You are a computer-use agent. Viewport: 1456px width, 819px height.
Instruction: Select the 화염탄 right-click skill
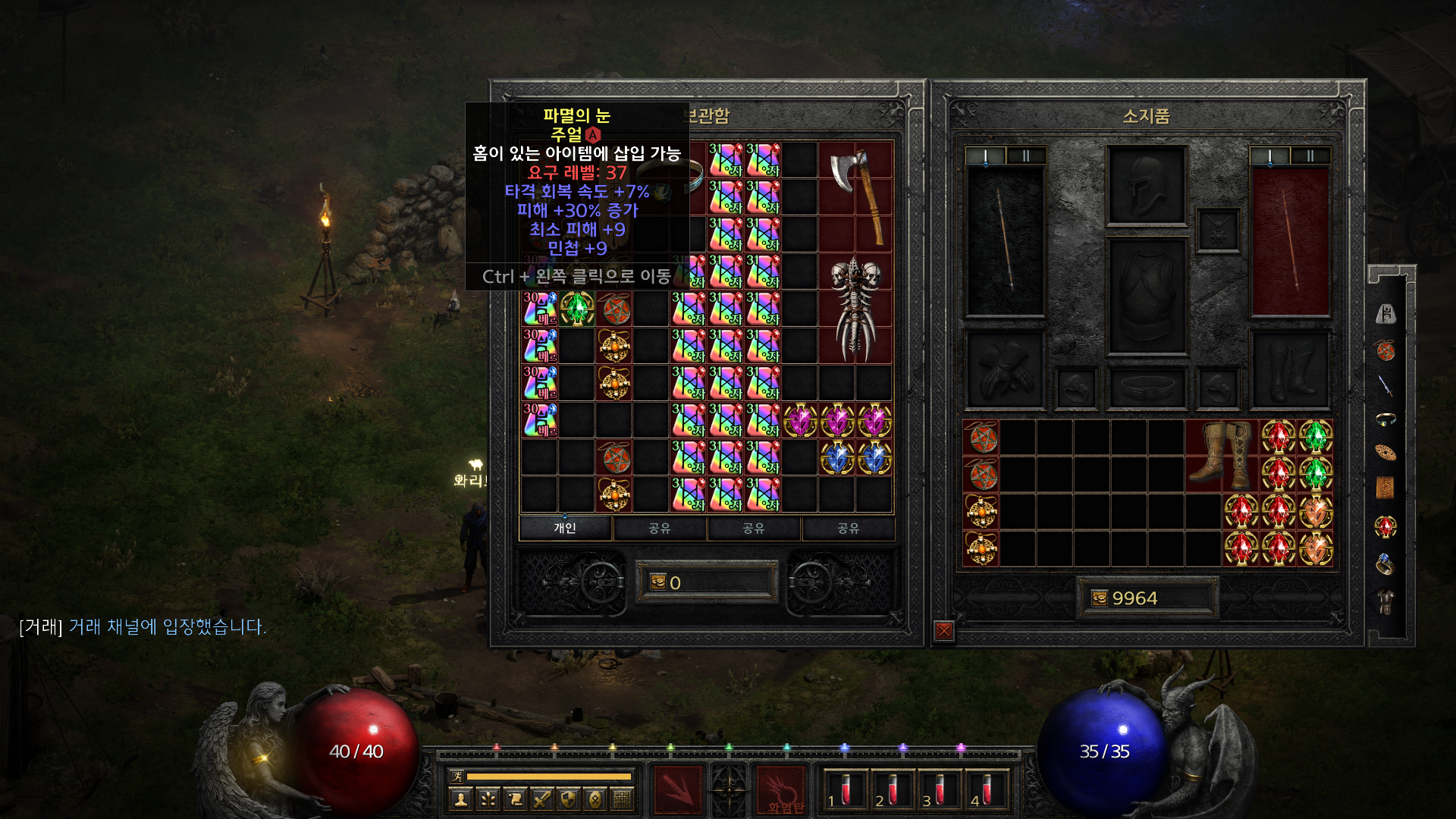[x=782, y=790]
